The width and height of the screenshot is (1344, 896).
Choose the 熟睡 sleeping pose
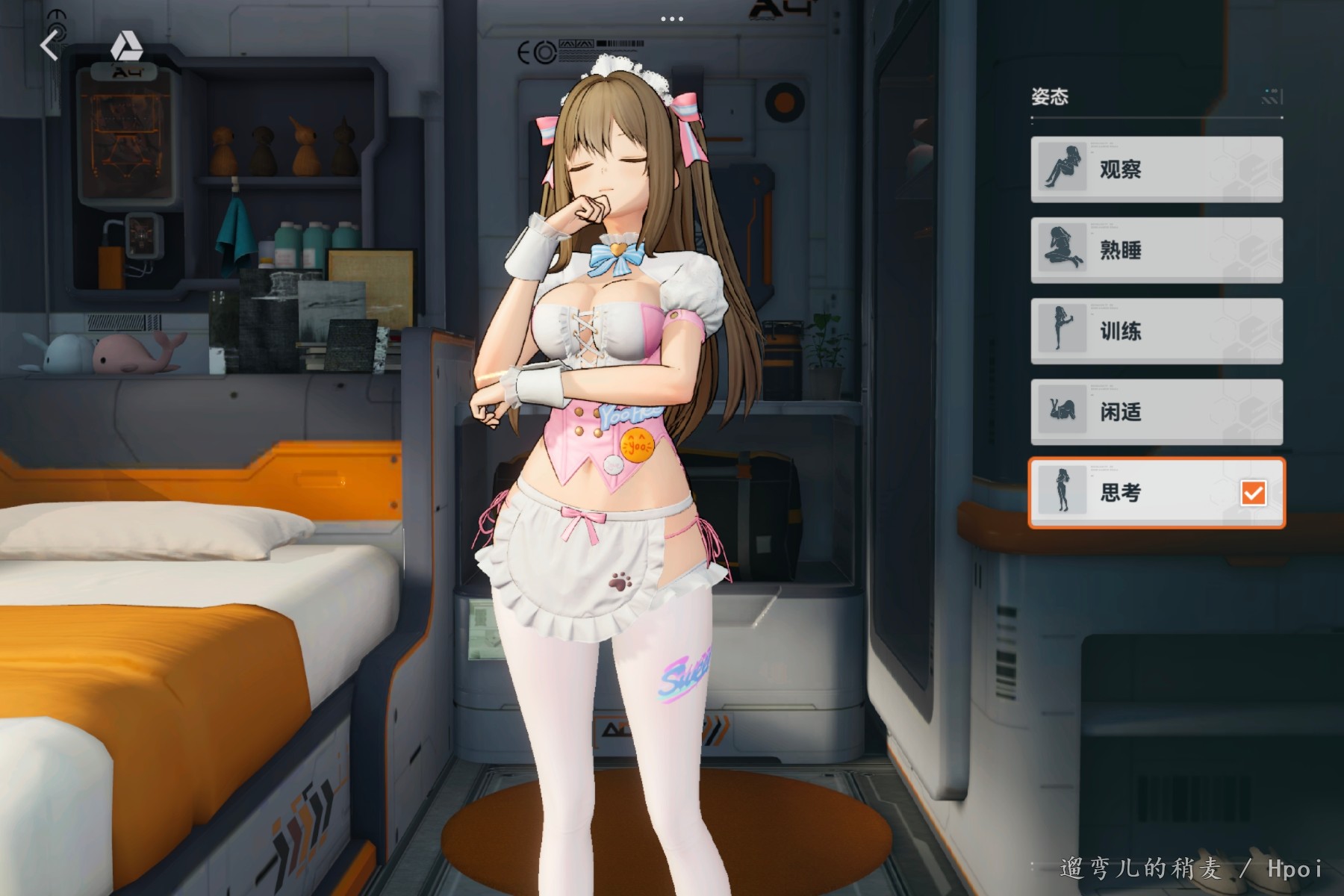(1157, 250)
